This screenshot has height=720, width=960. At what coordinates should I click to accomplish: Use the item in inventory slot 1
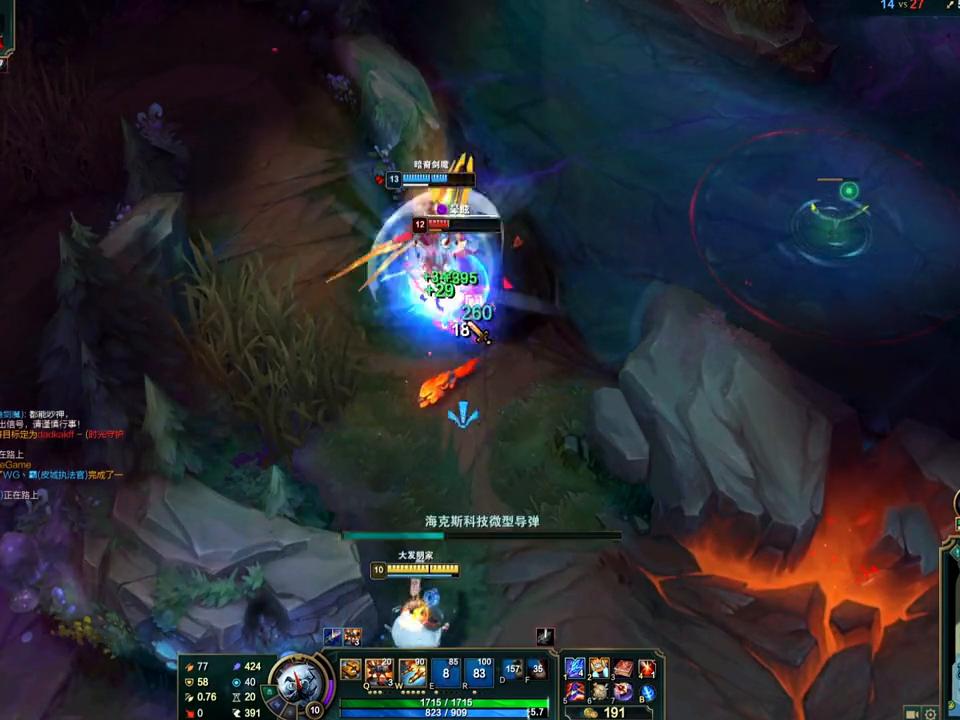pyautogui.click(x=575, y=668)
